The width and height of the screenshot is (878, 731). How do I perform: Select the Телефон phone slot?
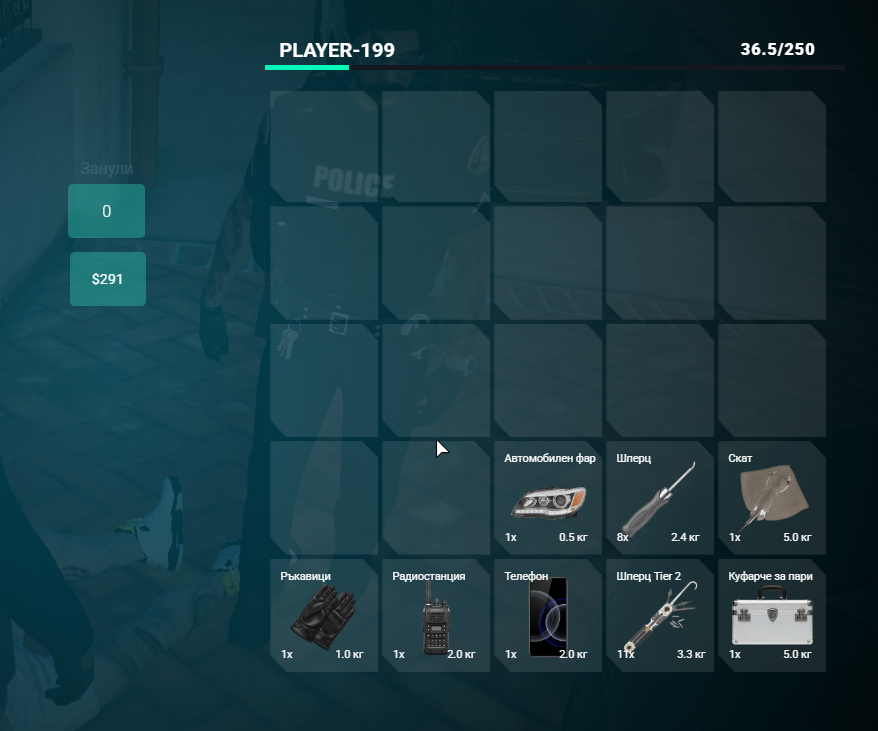click(x=548, y=615)
